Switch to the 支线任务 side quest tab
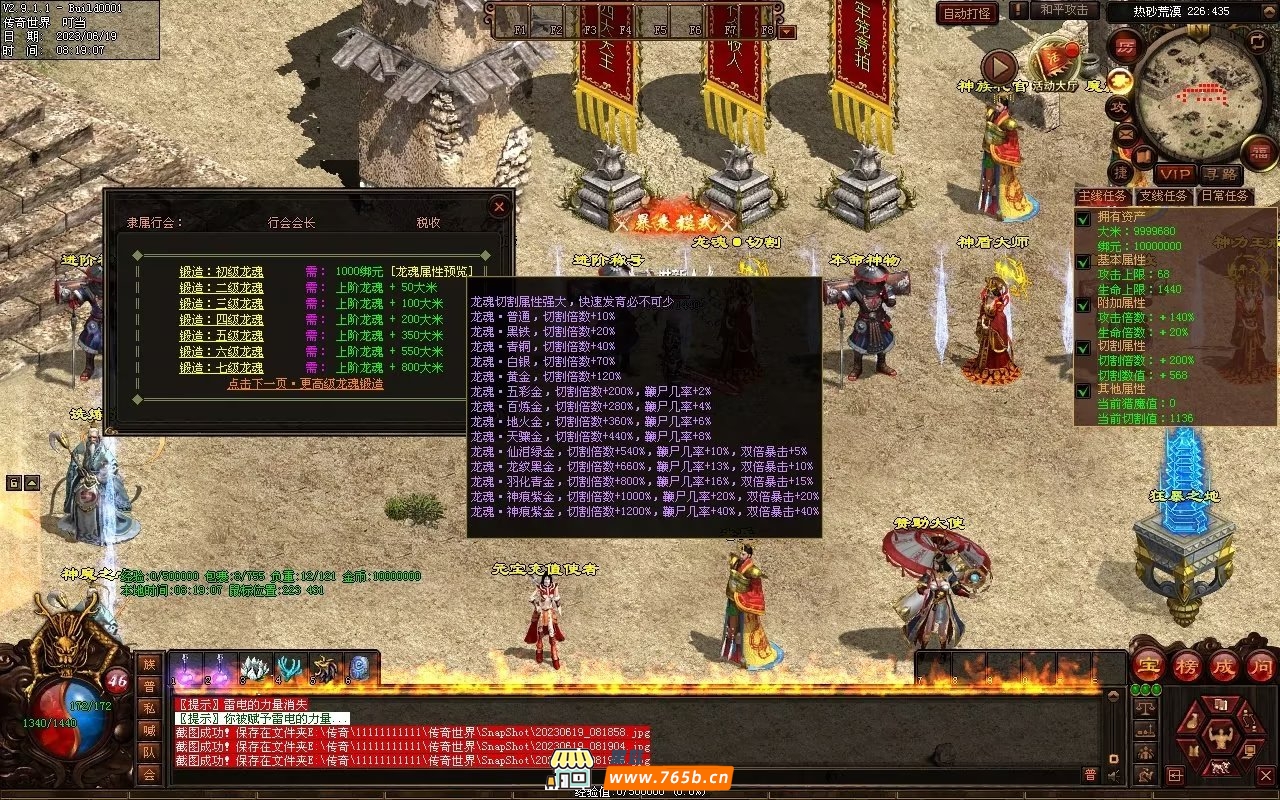Screen dimensions: 1280x800 1164,196
